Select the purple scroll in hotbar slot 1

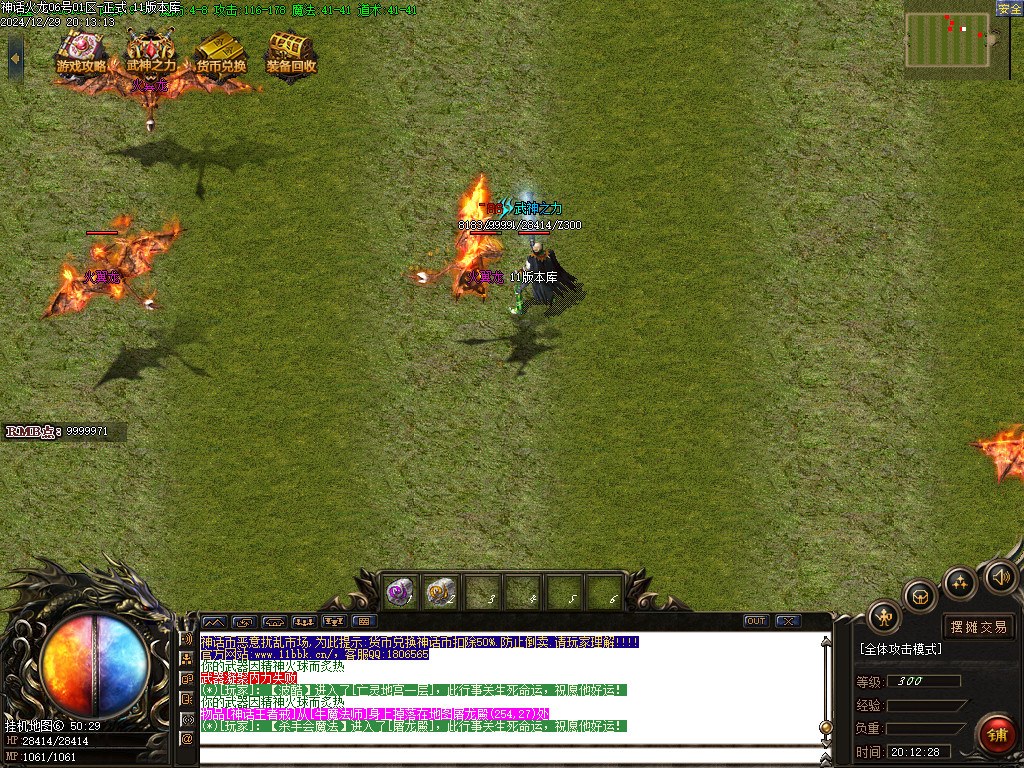(x=400, y=592)
